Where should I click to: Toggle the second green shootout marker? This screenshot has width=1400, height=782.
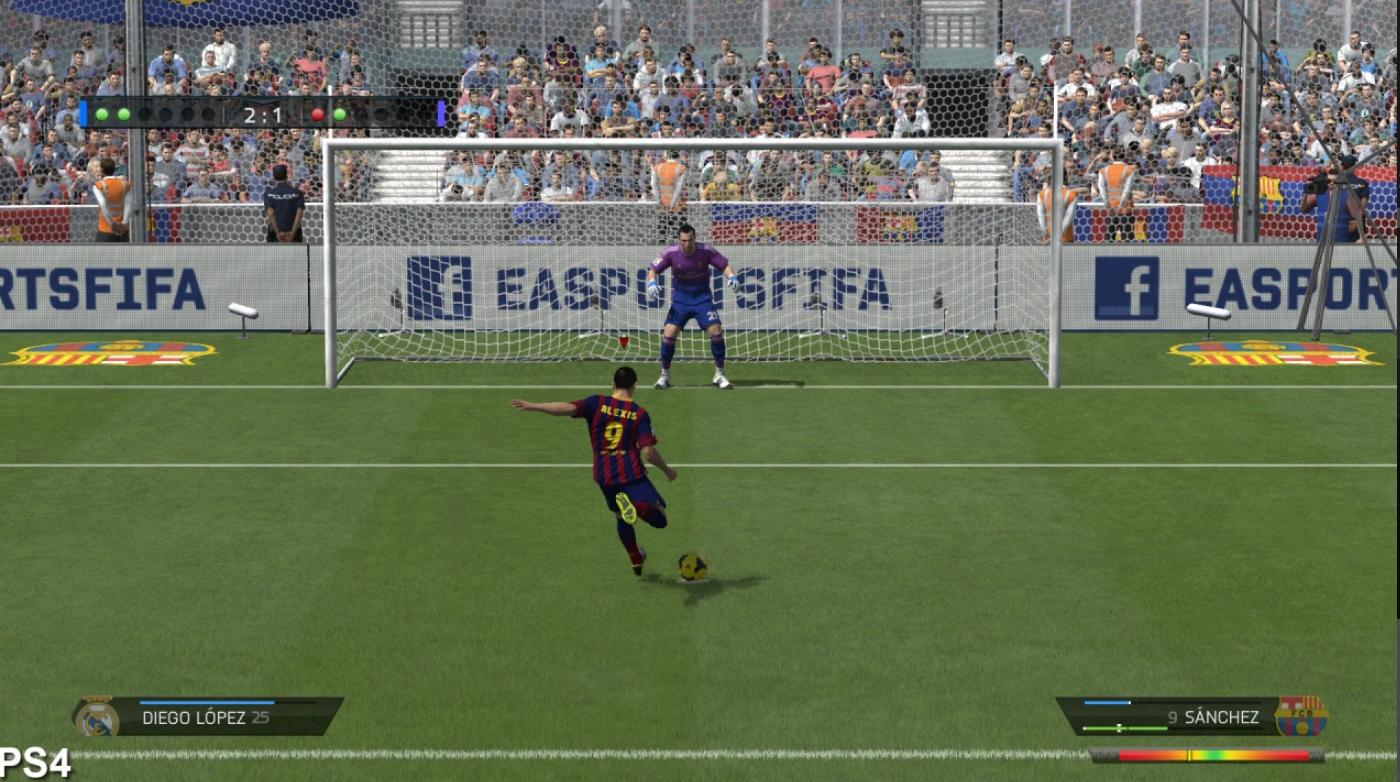(124, 114)
